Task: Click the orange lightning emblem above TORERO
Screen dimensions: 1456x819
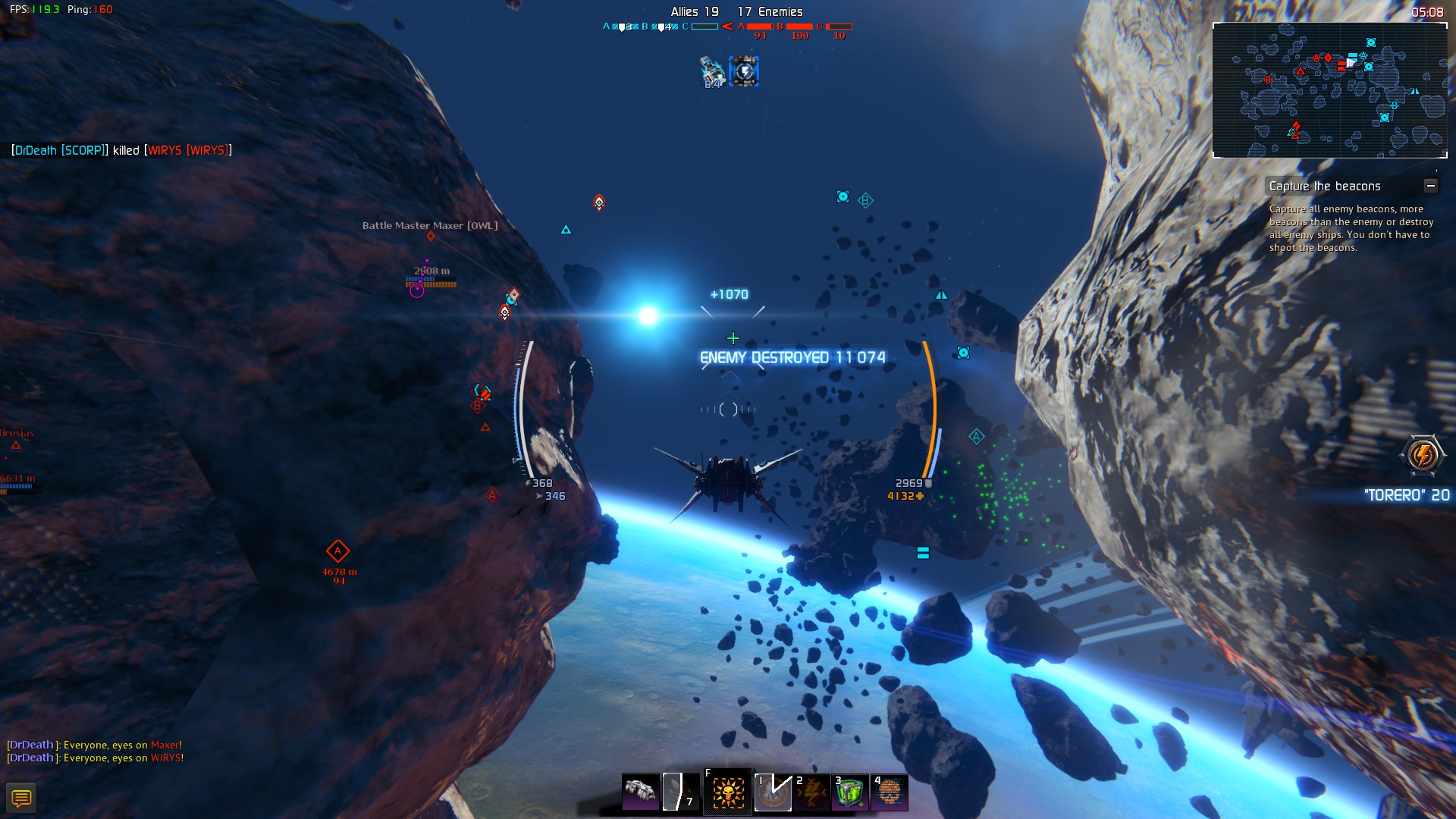Action: [x=1422, y=455]
